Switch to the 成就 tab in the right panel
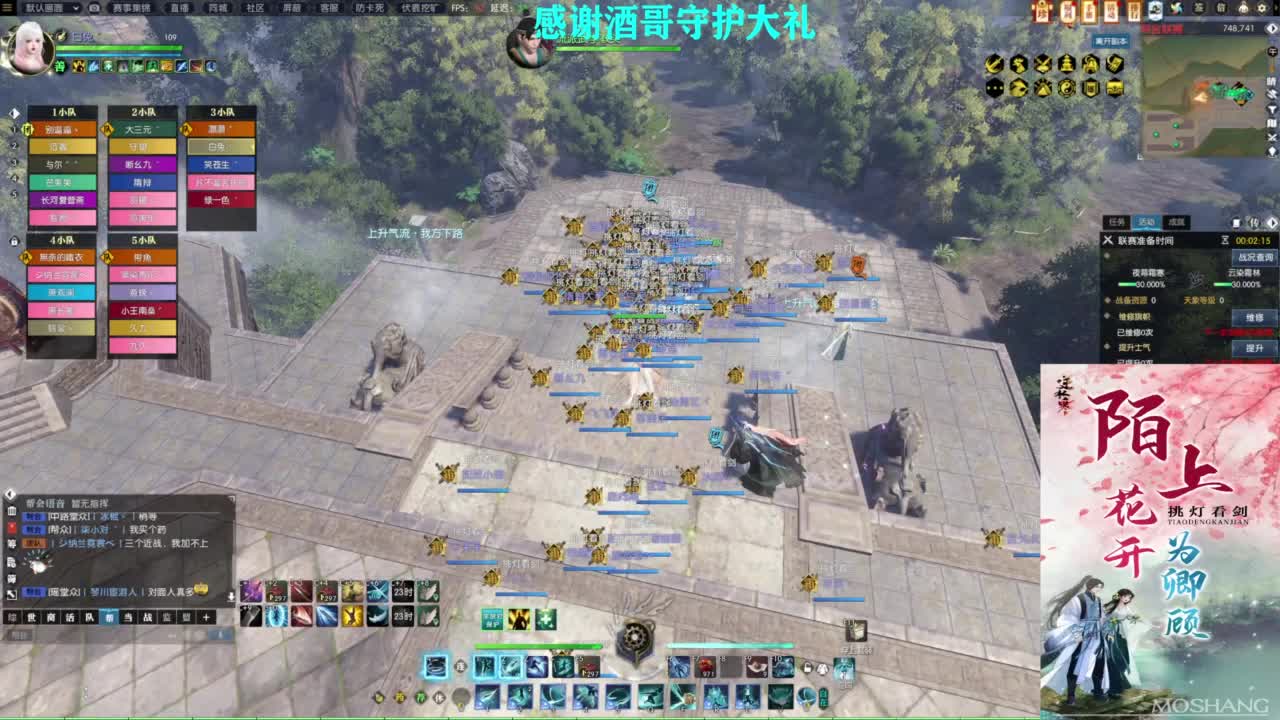This screenshot has width=1280, height=720. (x=1178, y=222)
